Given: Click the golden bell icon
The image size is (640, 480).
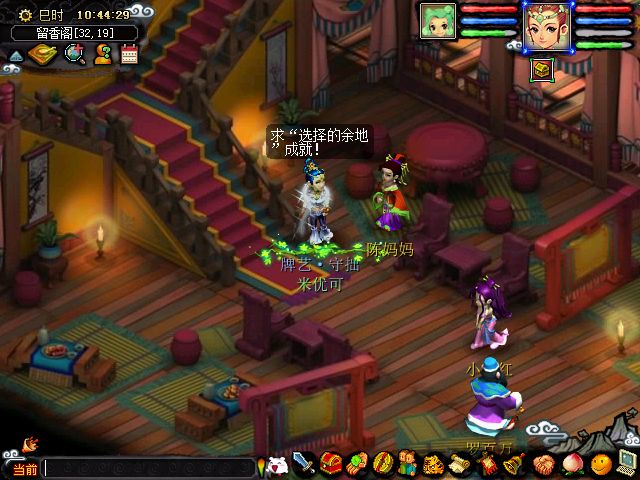Looking at the screenshot, I should pyautogui.click(x=514, y=465).
